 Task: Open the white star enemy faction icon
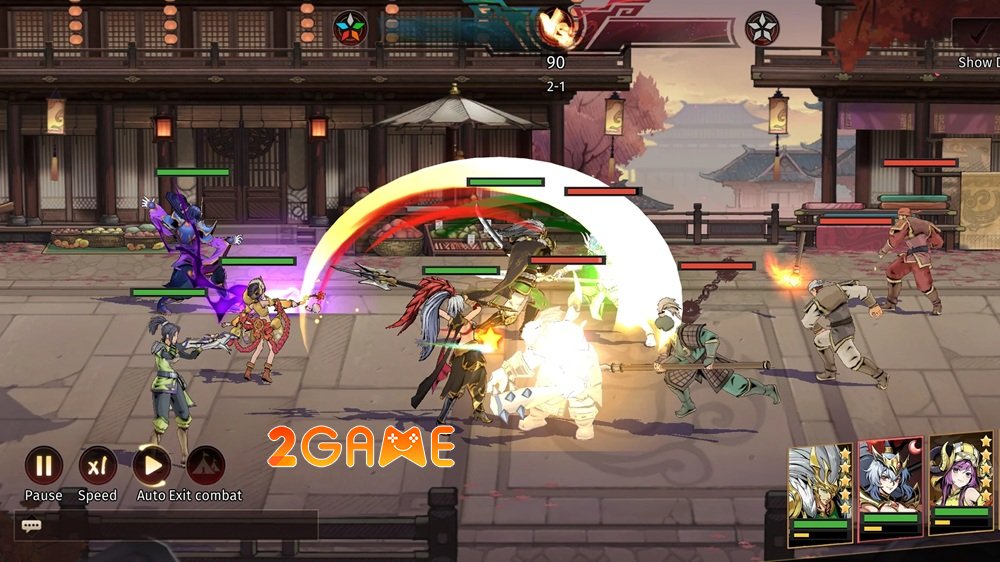pos(762,28)
